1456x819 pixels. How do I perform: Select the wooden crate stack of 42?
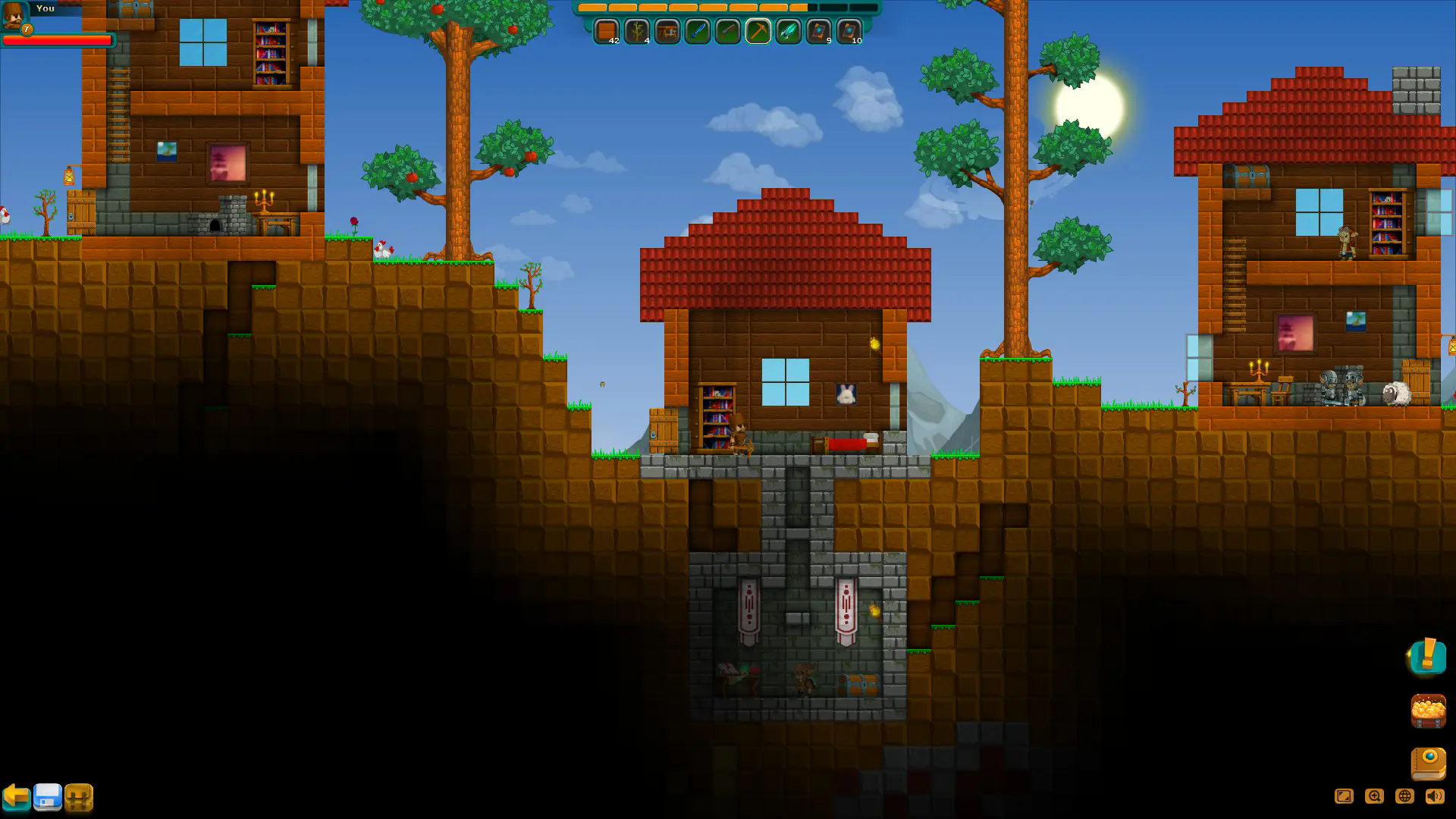coord(607,32)
